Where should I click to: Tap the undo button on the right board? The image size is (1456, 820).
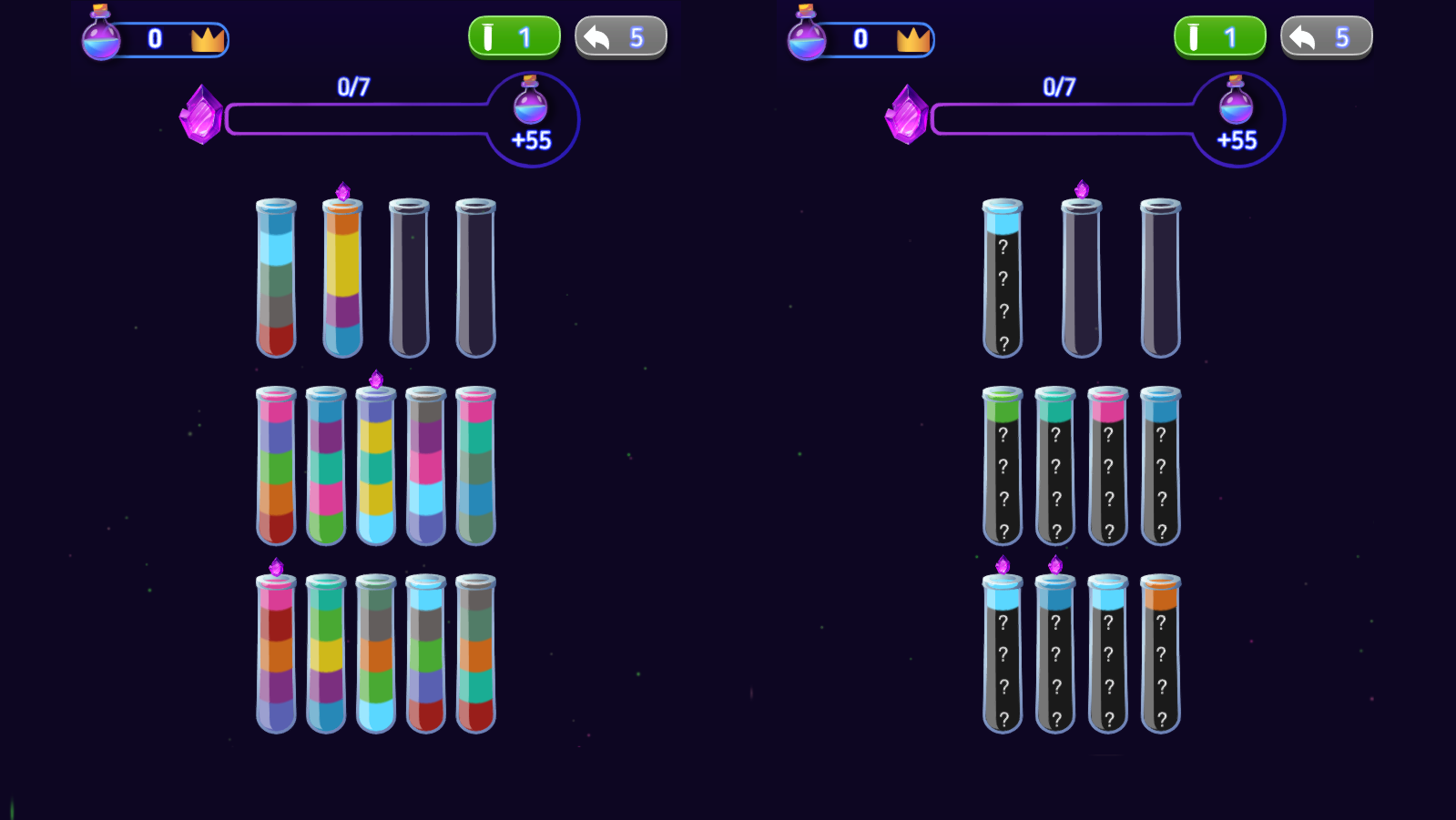[x=1326, y=36]
